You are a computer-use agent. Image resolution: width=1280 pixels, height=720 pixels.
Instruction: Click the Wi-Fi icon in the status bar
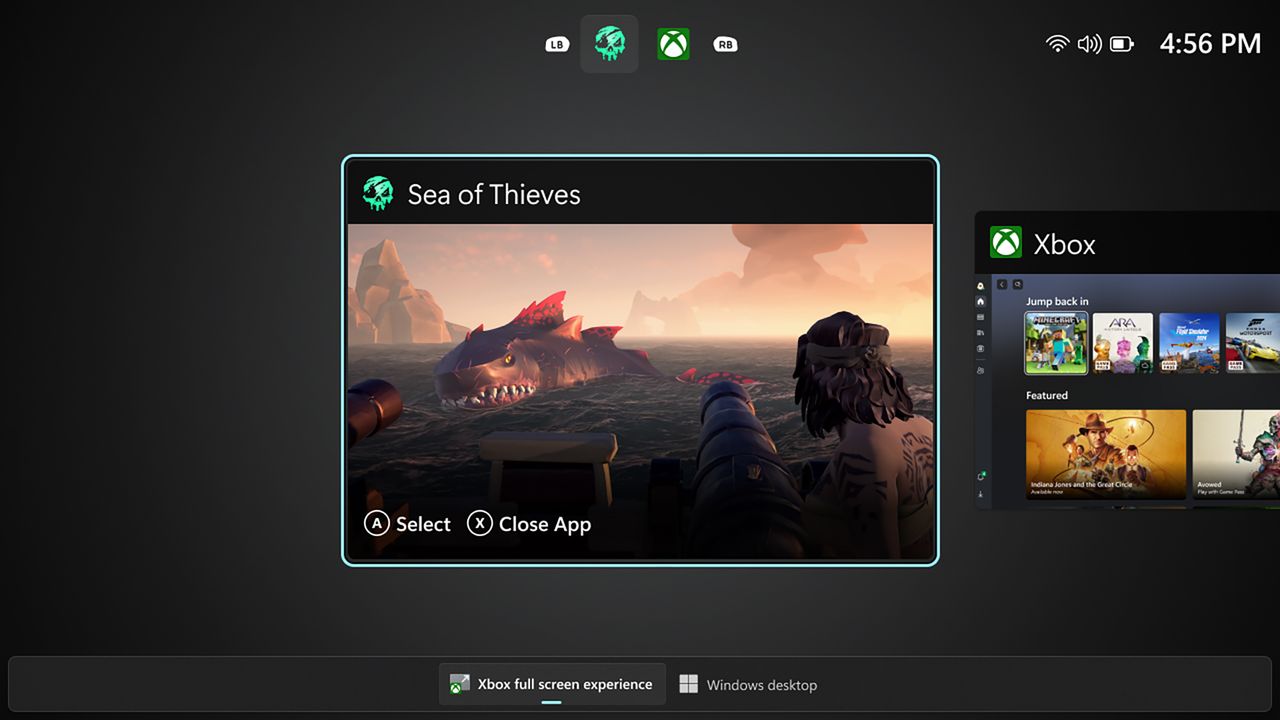tap(1057, 43)
